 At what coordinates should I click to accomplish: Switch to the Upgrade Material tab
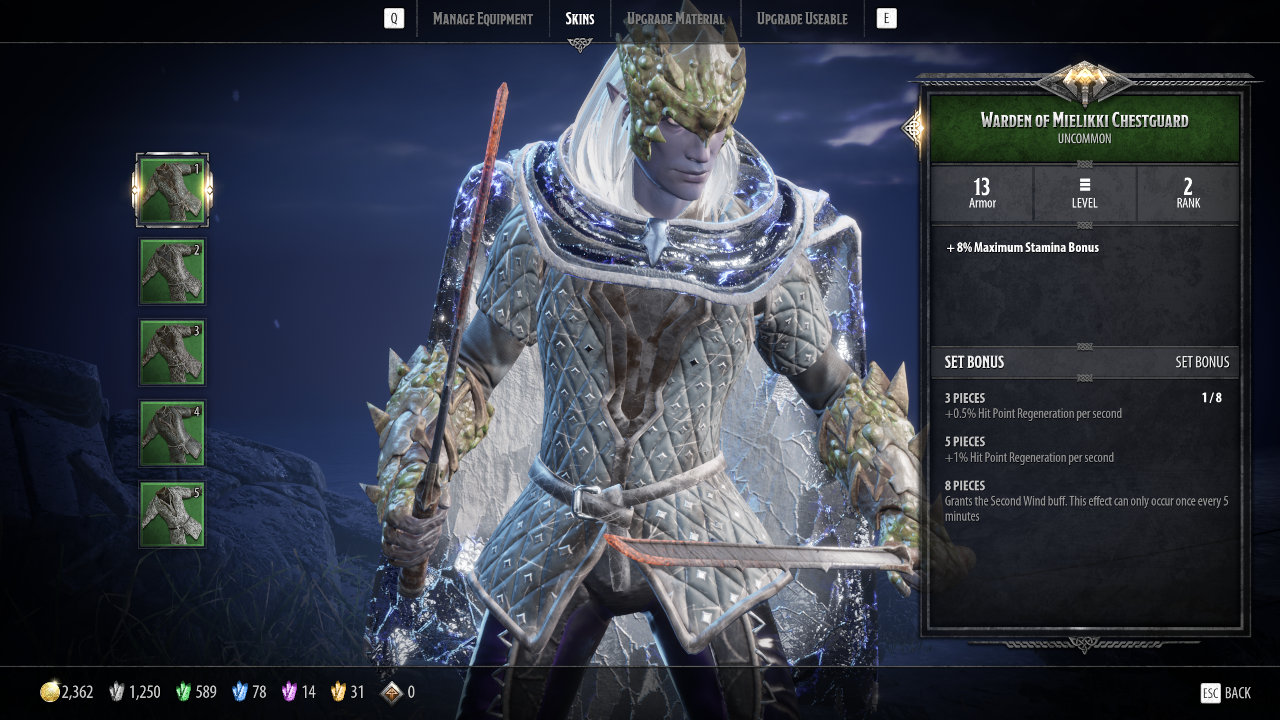pyautogui.click(x=675, y=19)
